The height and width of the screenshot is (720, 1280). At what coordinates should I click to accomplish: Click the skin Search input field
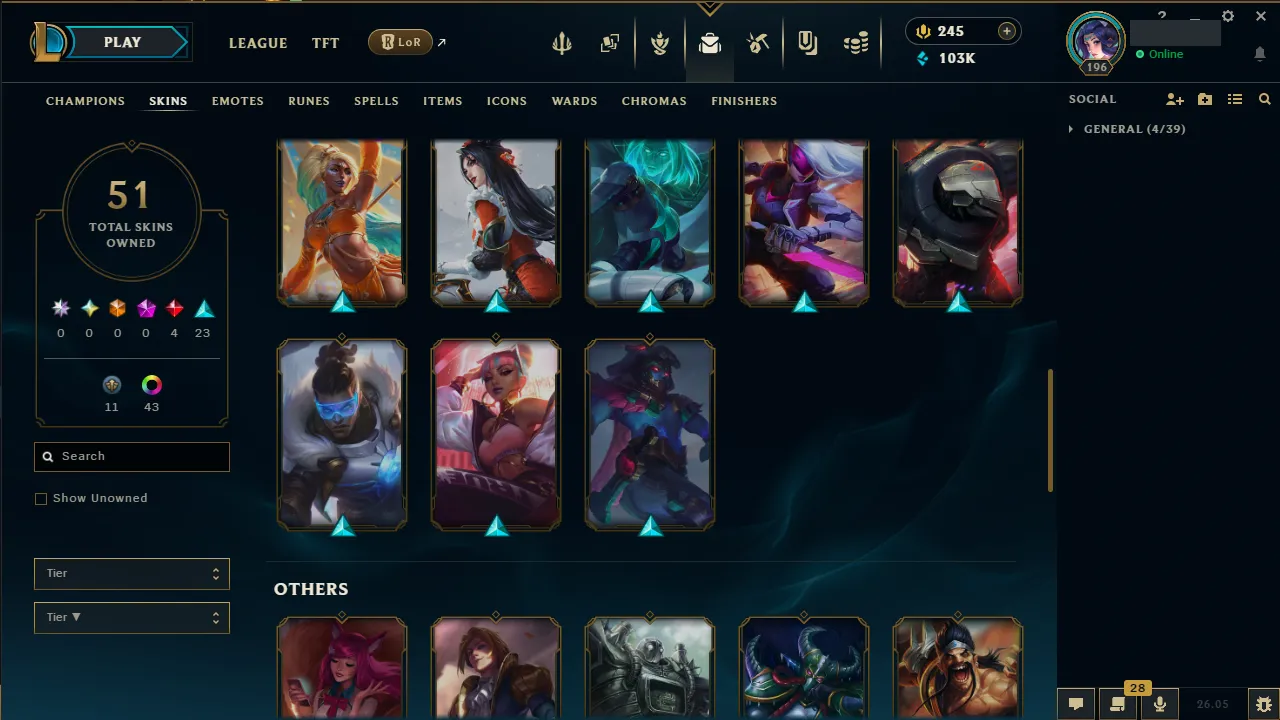131,456
